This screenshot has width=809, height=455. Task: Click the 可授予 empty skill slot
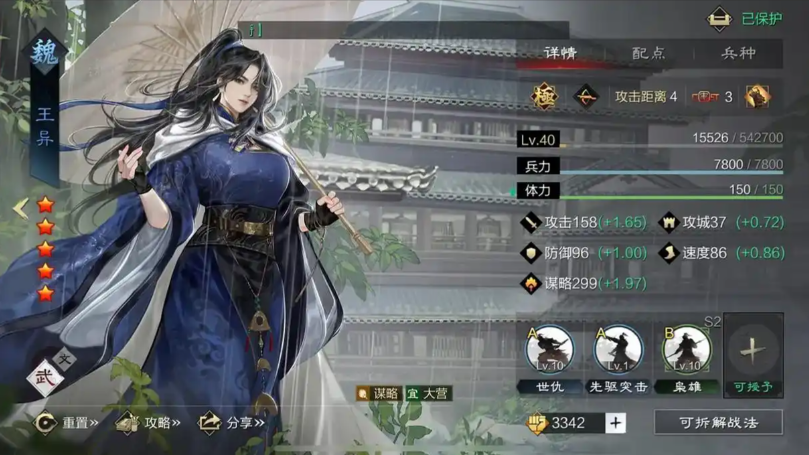(x=753, y=351)
